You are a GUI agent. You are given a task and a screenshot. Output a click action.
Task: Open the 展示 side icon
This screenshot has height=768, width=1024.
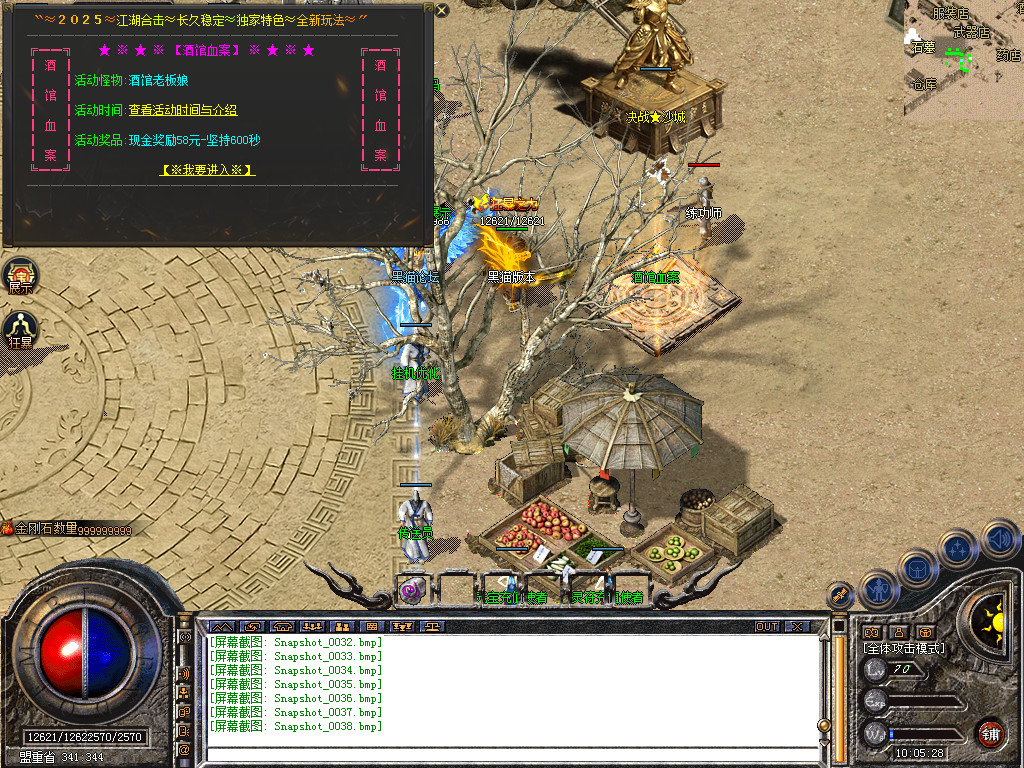coord(21,274)
